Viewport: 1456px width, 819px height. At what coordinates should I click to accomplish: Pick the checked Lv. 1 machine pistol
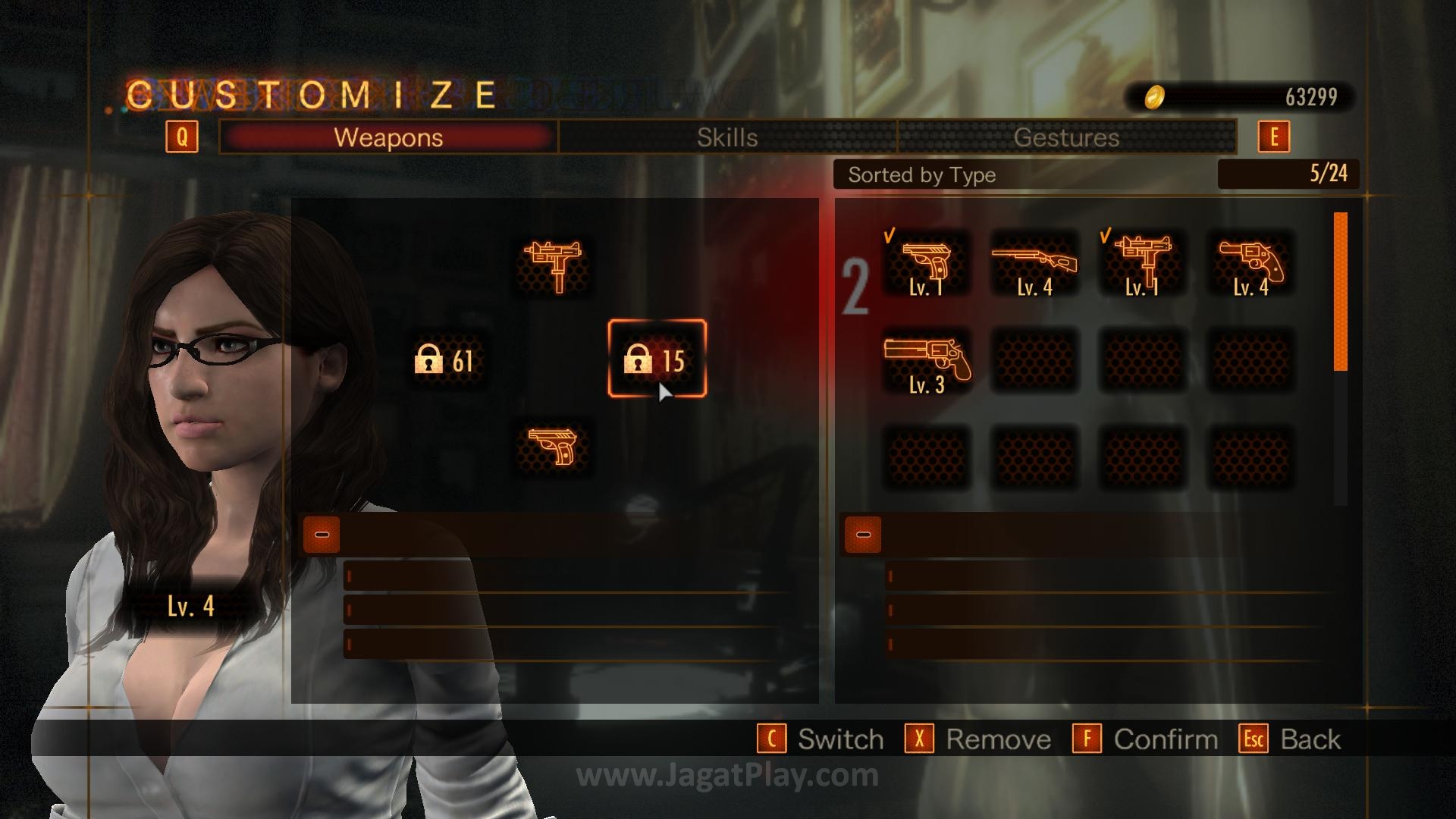pyautogui.click(x=1142, y=264)
